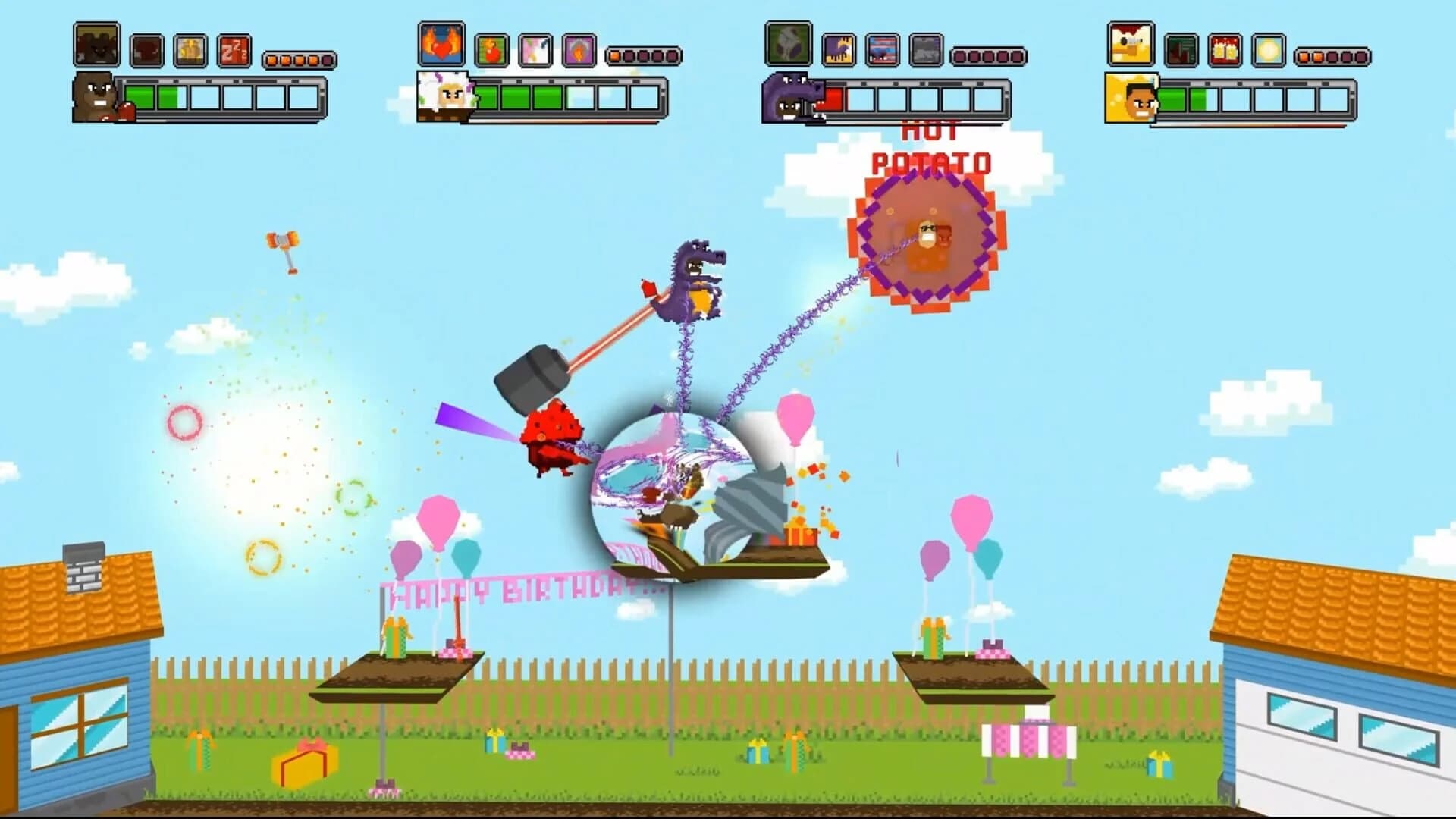Click the lit orange pip on the sheep's counter

[x=614, y=54]
